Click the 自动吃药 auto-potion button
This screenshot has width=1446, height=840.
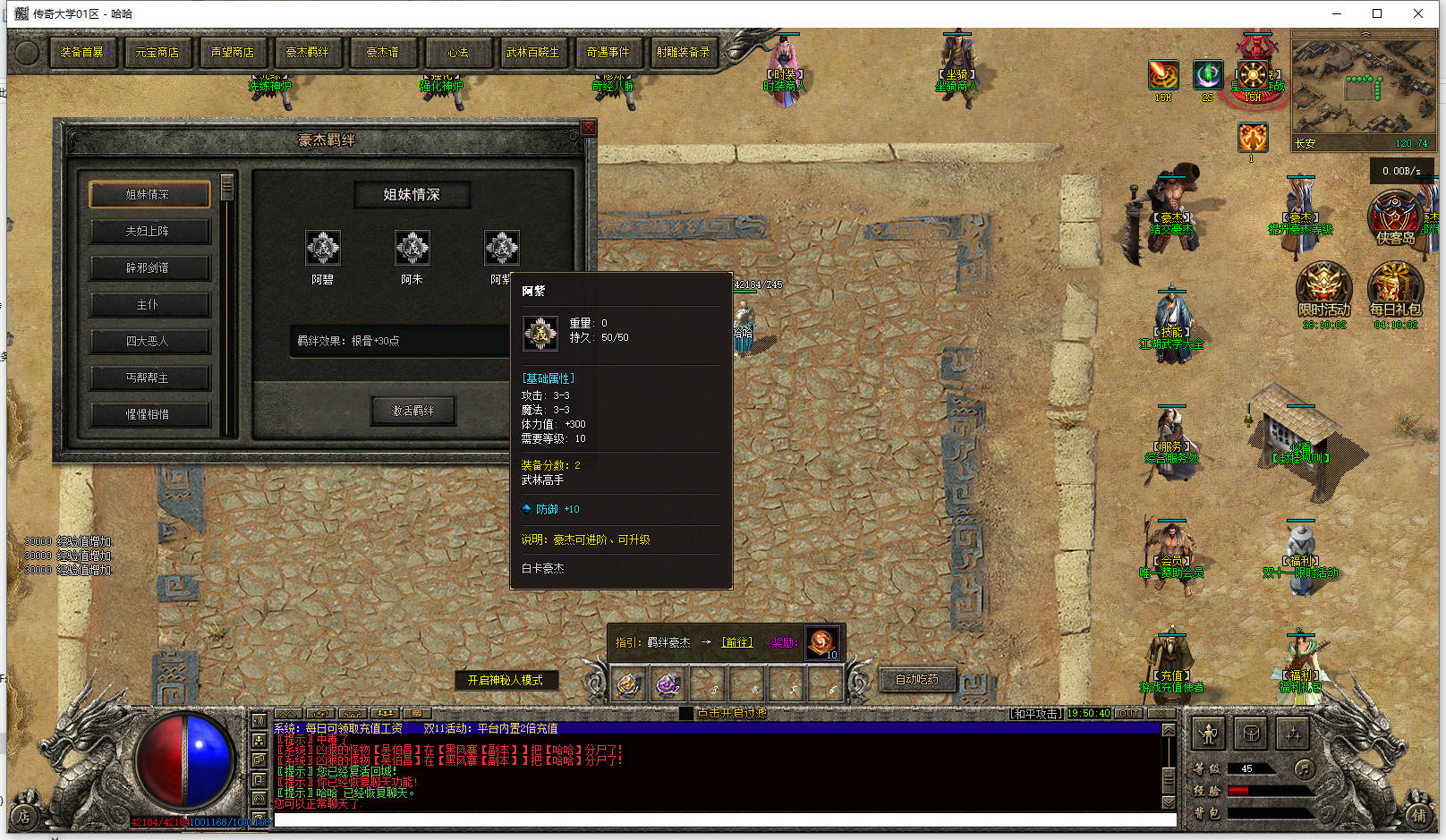pyautogui.click(x=917, y=680)
